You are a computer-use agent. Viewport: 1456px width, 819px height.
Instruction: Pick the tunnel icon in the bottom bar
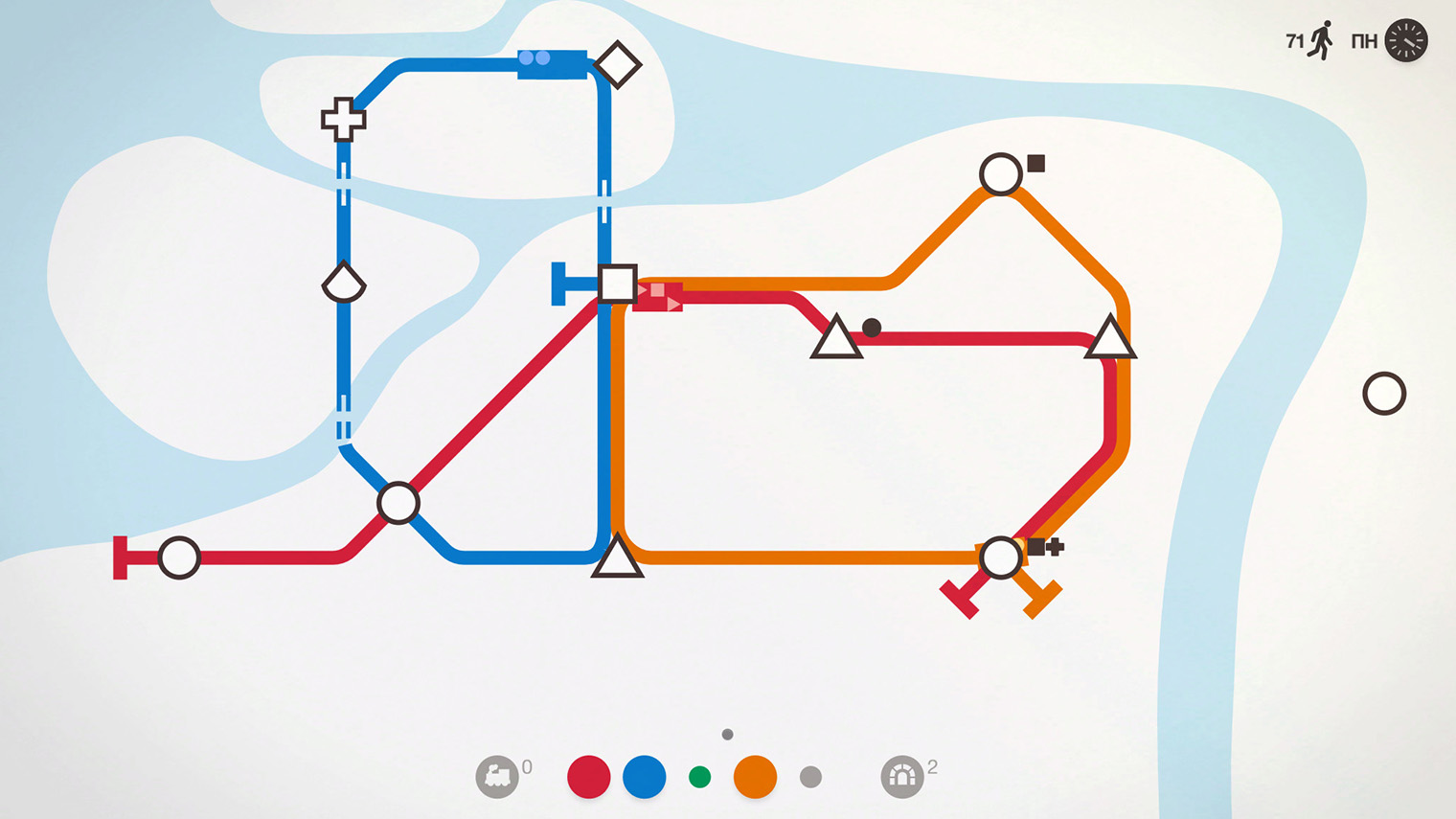[901, 776]
